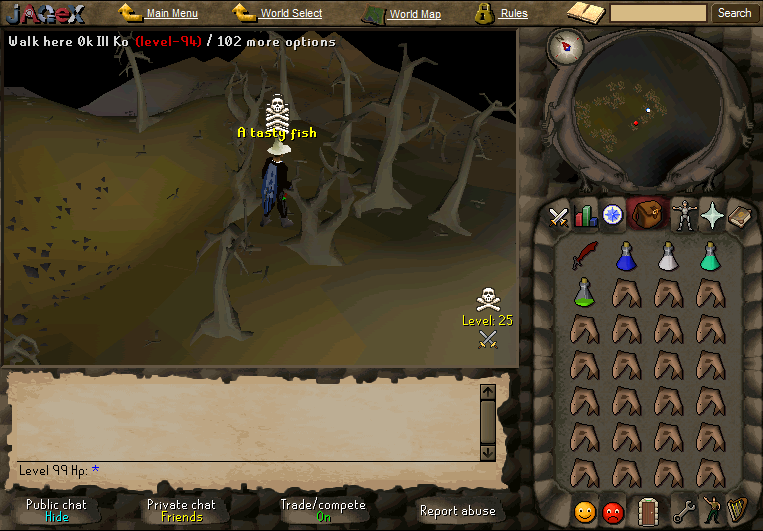The image size is (763, 531).
Task: Focus the search text field
Action: tap(657, 13)
